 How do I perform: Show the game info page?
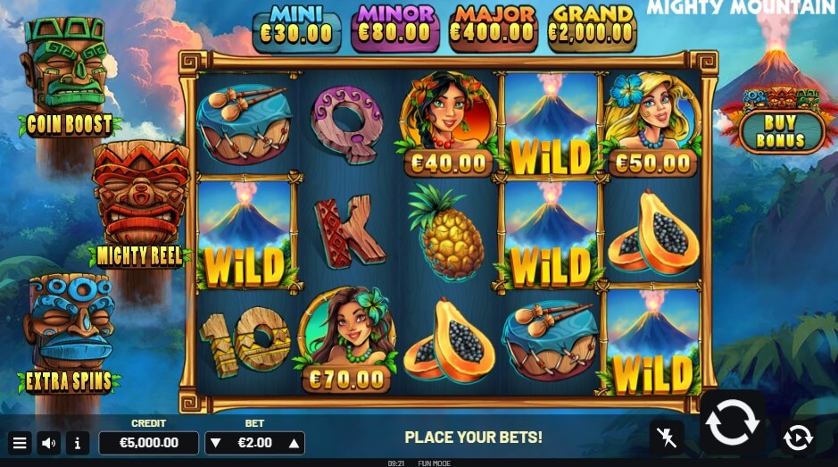pyautogui.click(x=78, y=442)
